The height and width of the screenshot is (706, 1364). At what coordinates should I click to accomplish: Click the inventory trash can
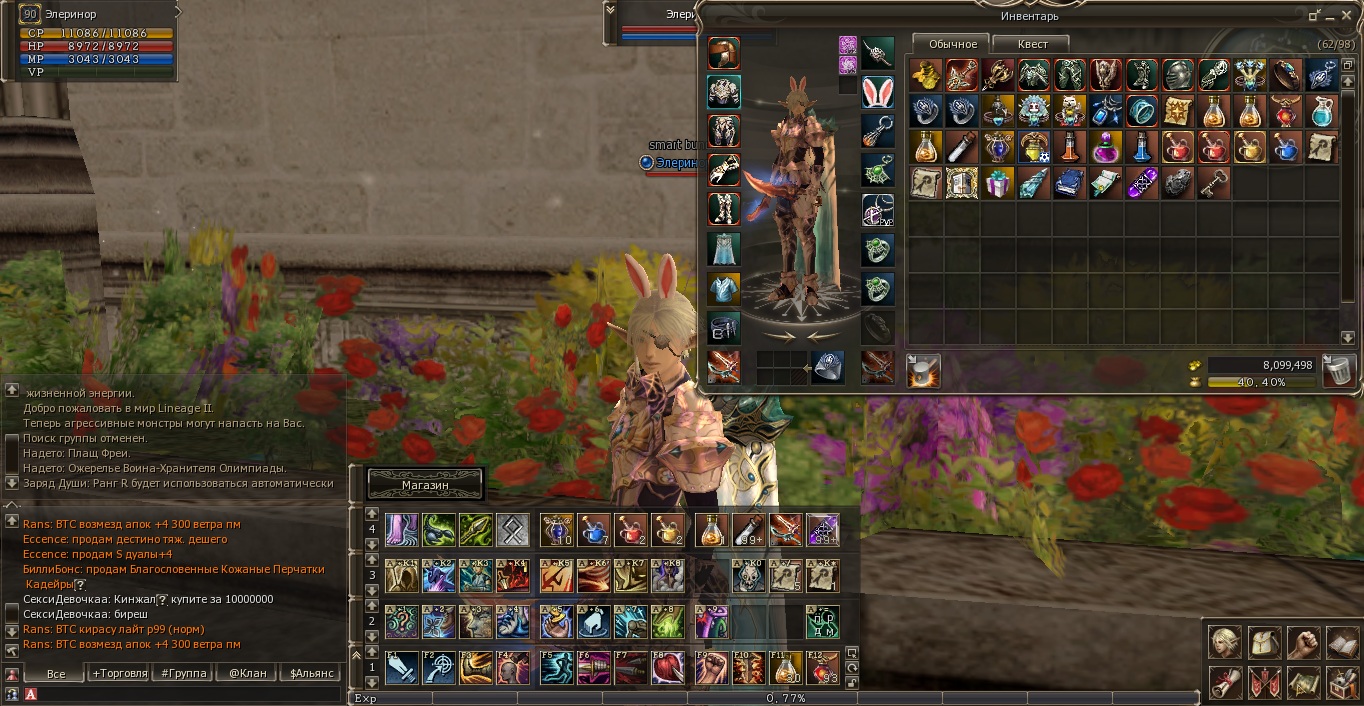(x=1339, y=371)
